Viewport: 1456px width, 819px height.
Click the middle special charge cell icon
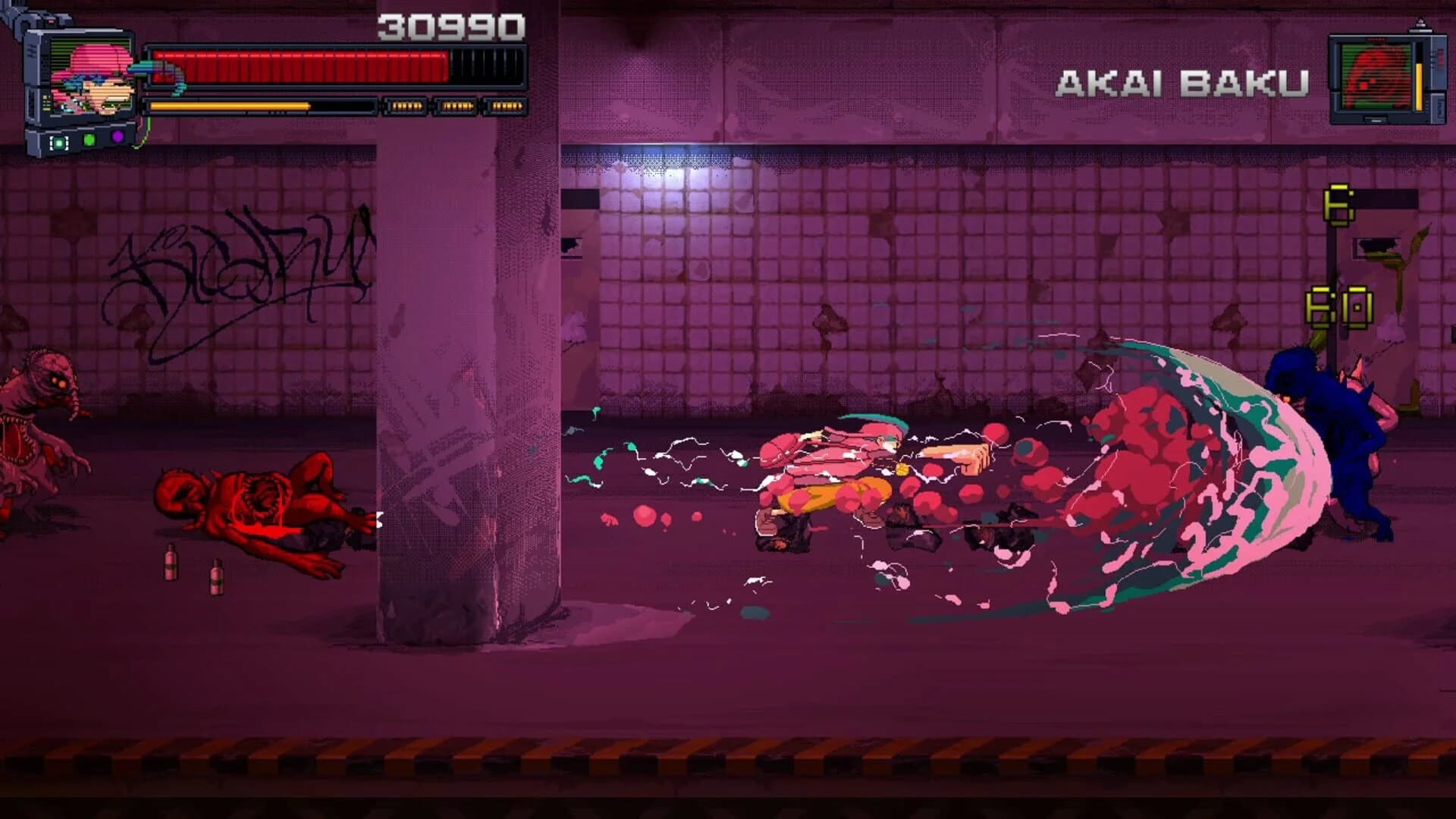[x=458, y=105]
